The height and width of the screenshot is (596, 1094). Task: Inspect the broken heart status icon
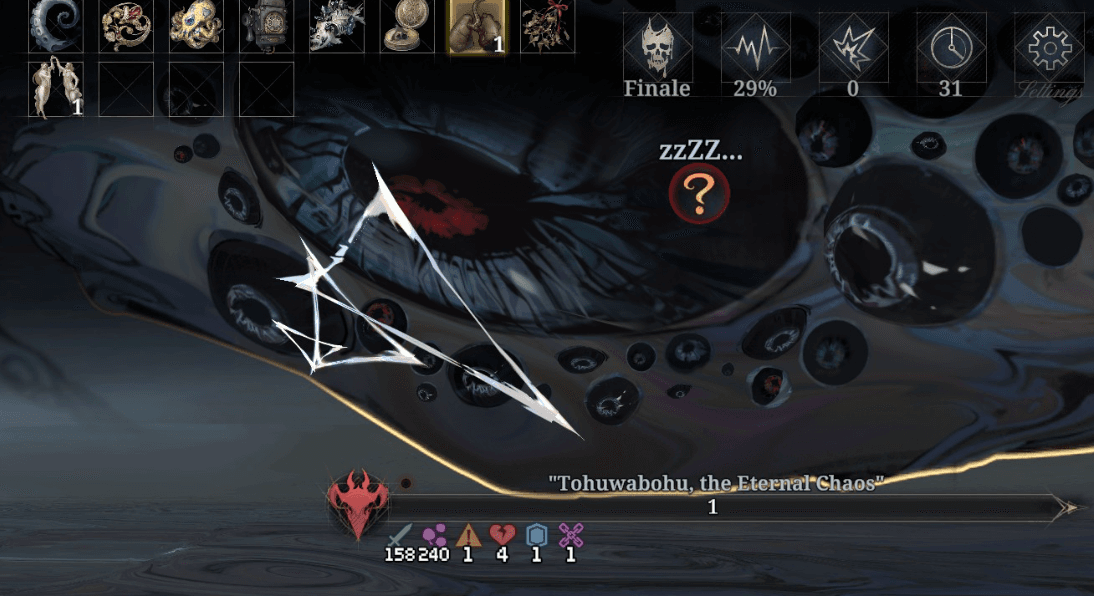point(502,536)
